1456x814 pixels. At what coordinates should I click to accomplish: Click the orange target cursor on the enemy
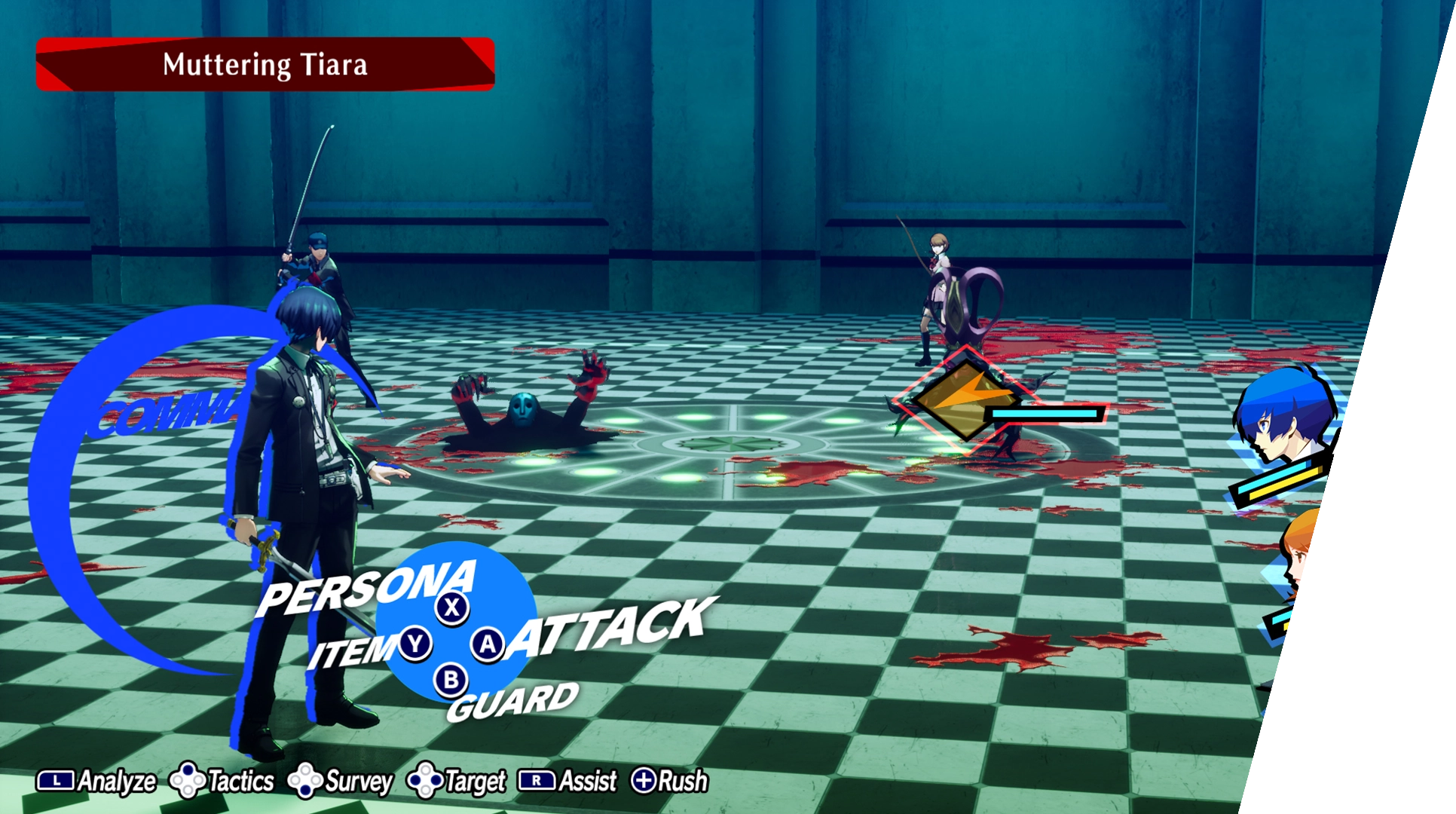pyautogui.click(x=961, y=398)
